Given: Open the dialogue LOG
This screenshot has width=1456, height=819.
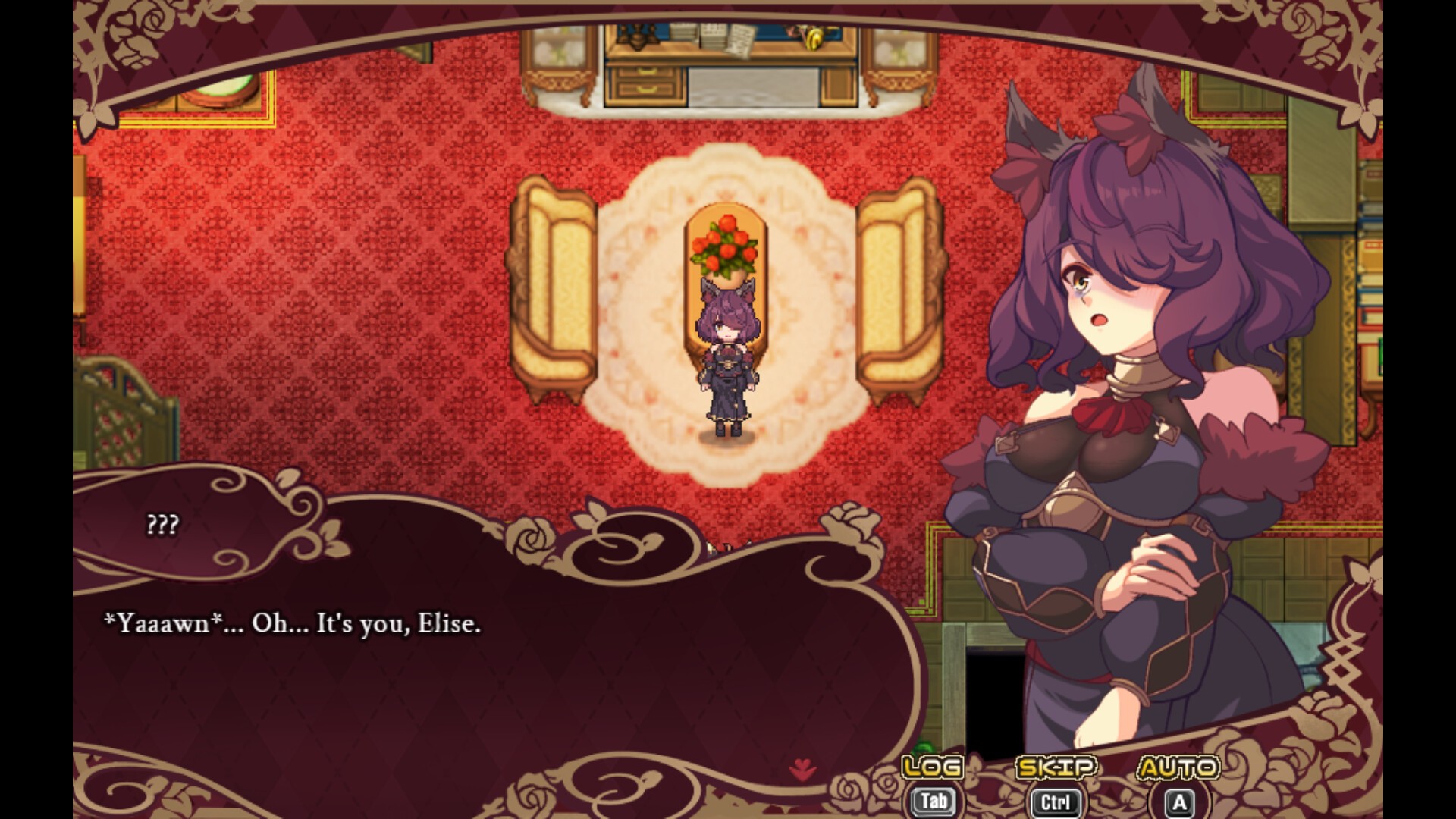Looking at the screenshot, I should coord(933,769).
